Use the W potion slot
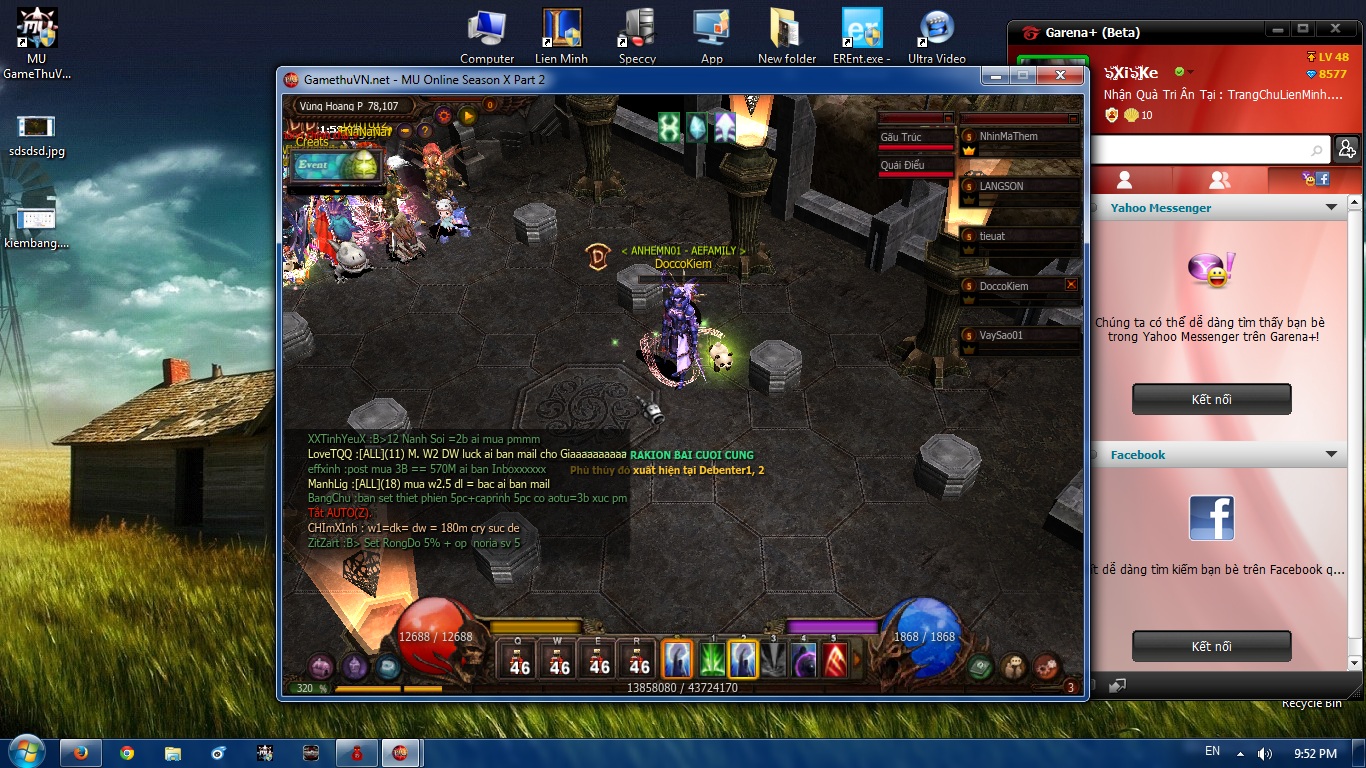Image resolution: width=1366 pixels, height=768 pixels. coord(559,660)
